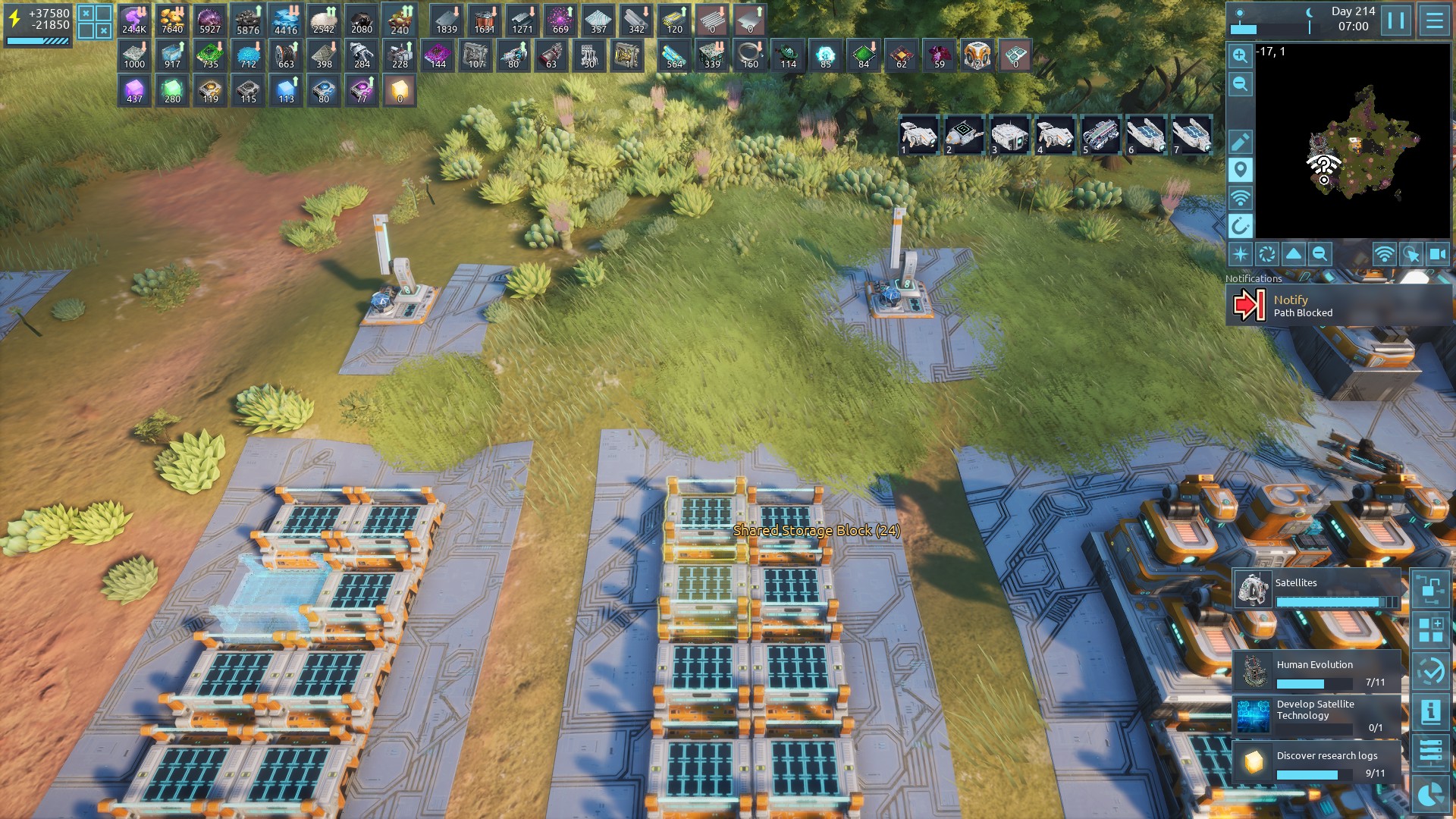The height and width of the screenshot is (819, 1456).
Task: Select the Human Evolution objective
Action: coord(1317,672)
